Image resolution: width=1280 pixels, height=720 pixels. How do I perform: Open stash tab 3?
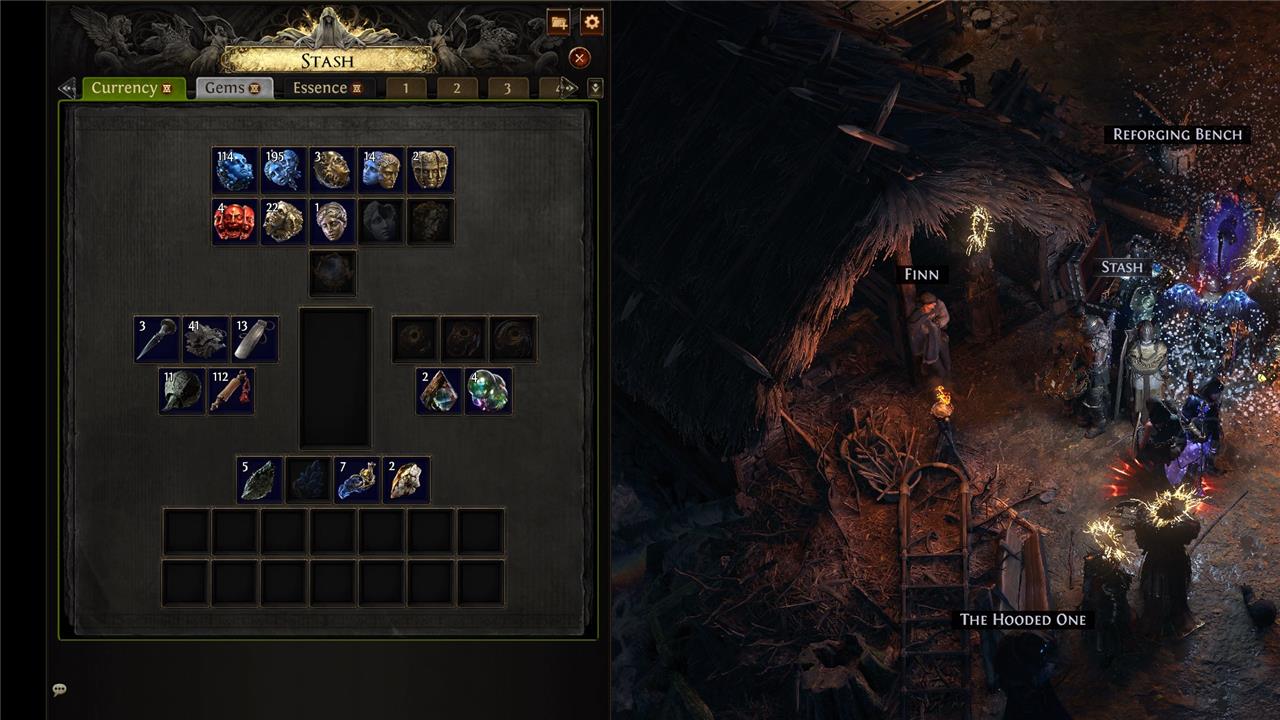[507, 88]
